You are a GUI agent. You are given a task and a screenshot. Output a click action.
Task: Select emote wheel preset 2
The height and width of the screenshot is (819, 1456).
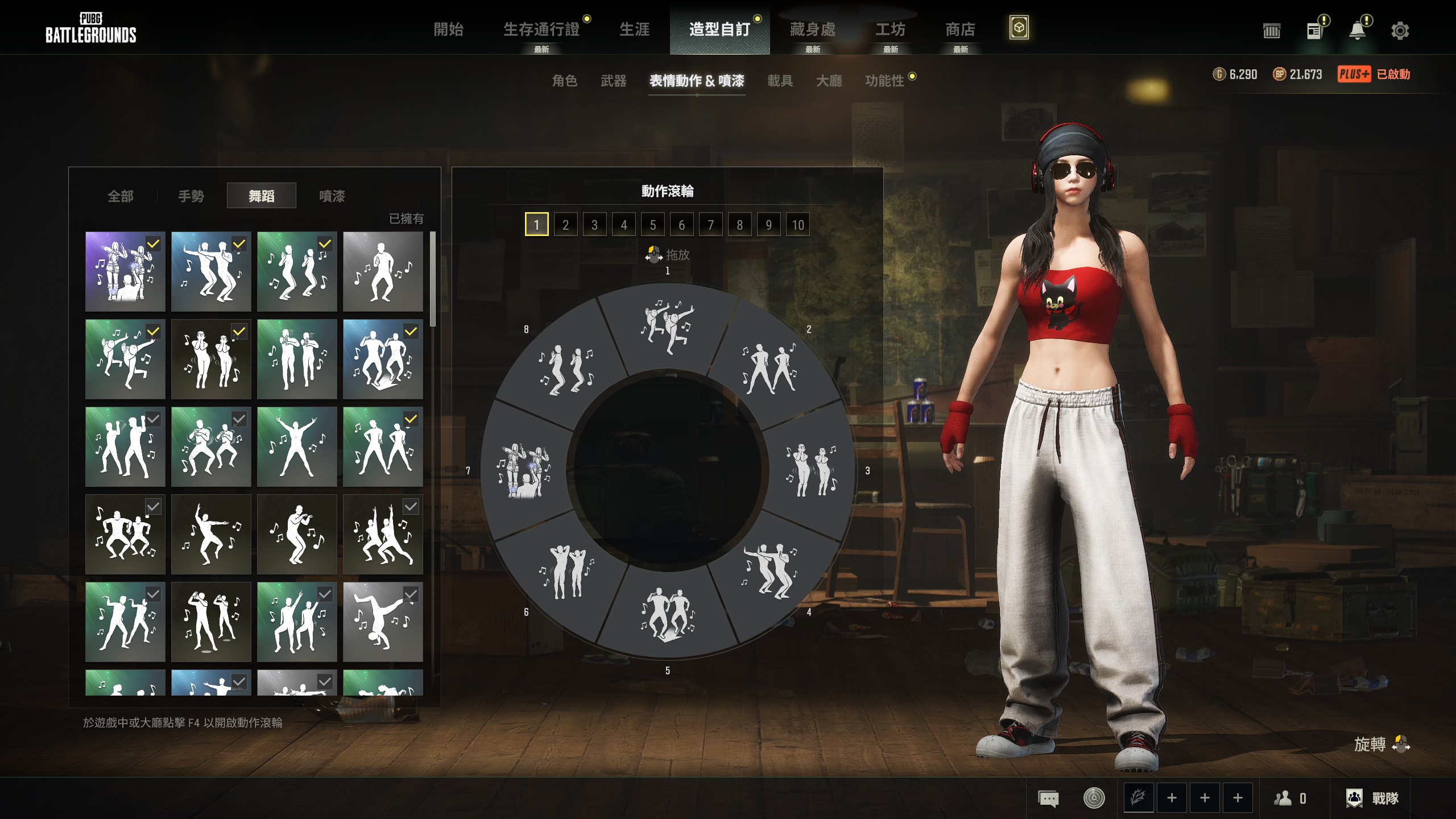565,225
